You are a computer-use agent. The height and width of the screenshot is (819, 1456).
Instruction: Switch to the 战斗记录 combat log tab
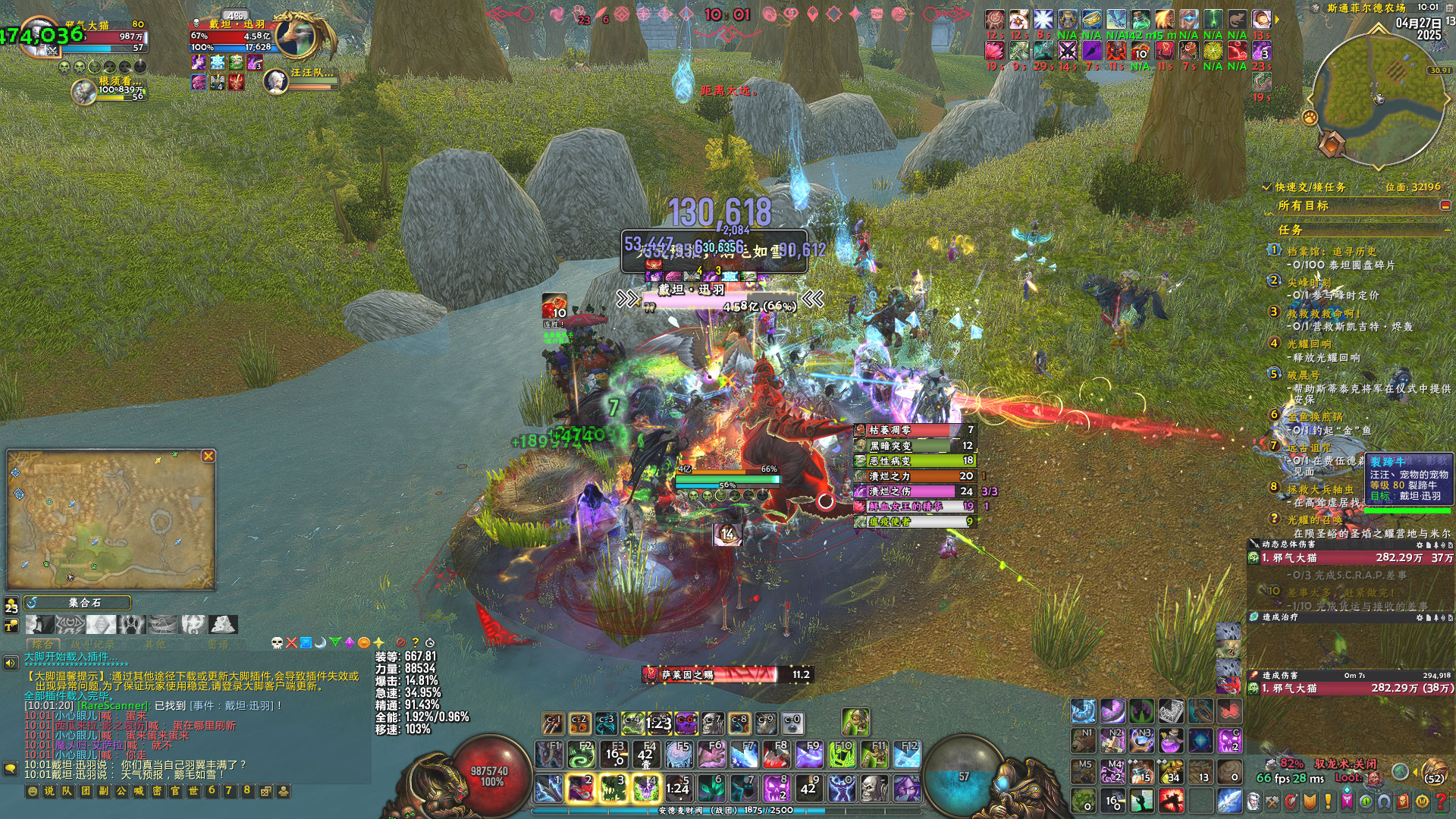click(x=93, y=644)
